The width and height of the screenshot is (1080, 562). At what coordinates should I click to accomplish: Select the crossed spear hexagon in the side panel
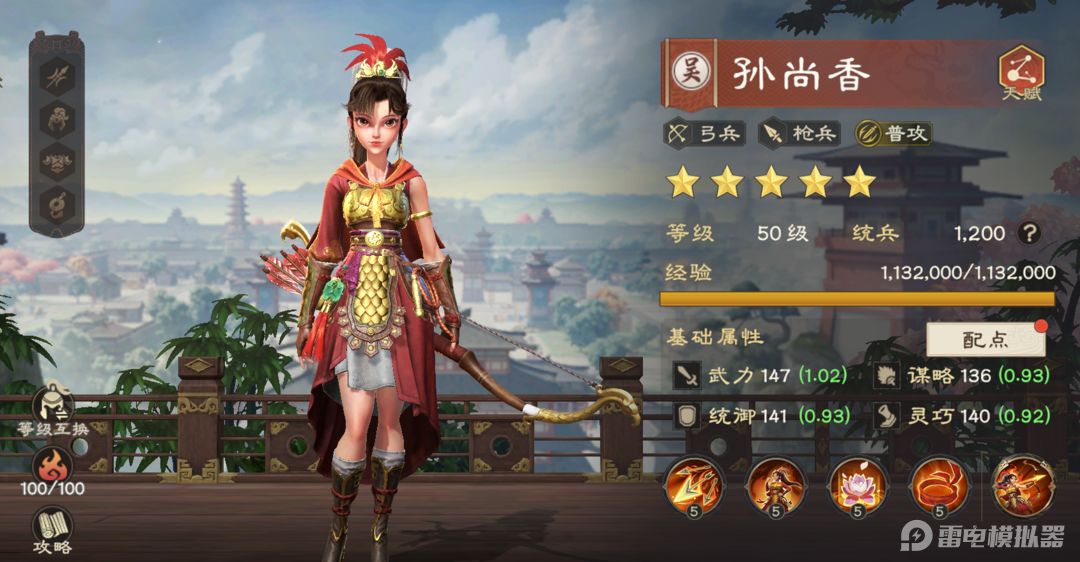[57, 76]
